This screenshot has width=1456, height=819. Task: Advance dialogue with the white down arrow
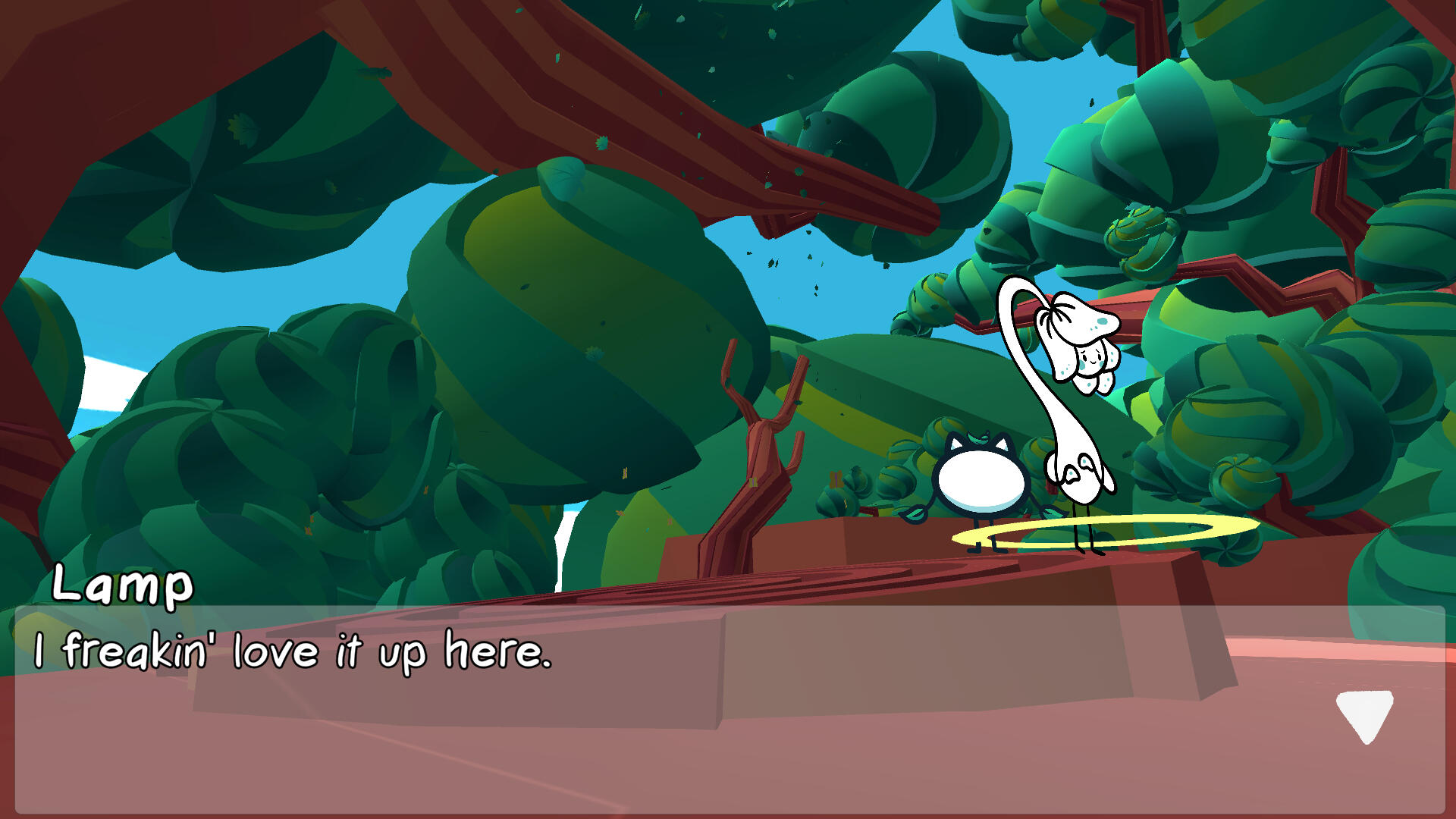1364,714
